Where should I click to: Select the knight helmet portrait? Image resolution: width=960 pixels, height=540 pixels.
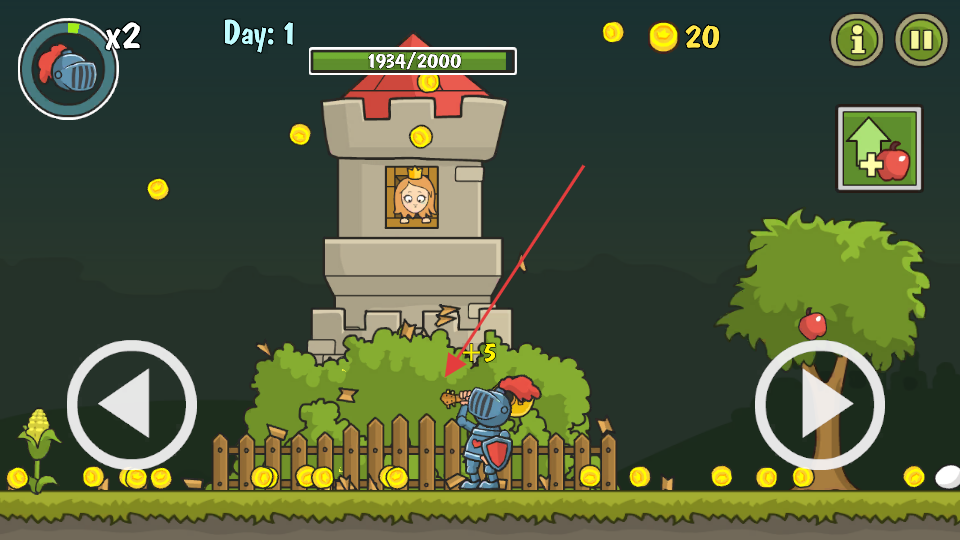pos(68,68)
